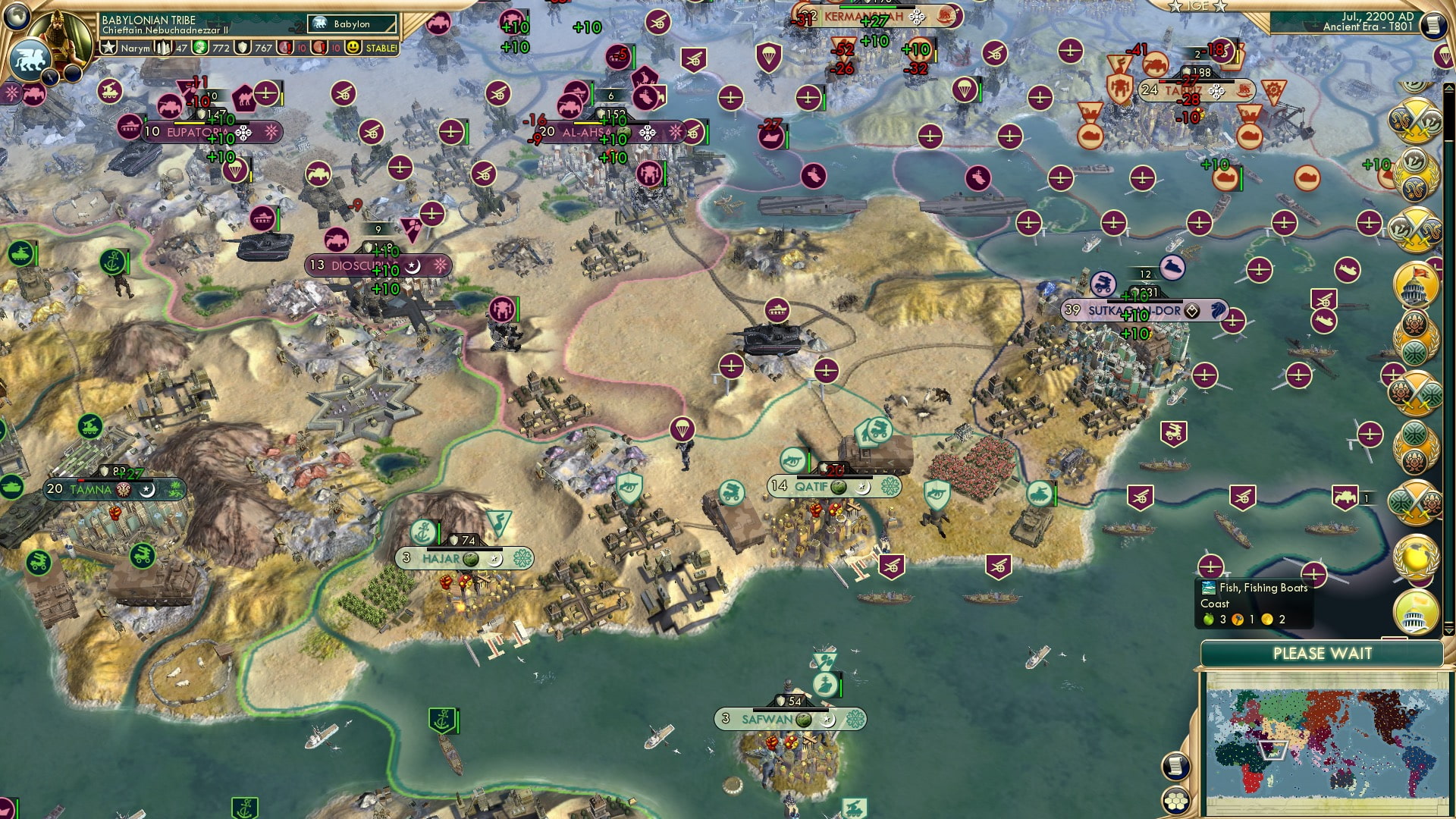Click the anchor harbor icon near Hajar

pyautogui.click(x=422, y=531)
